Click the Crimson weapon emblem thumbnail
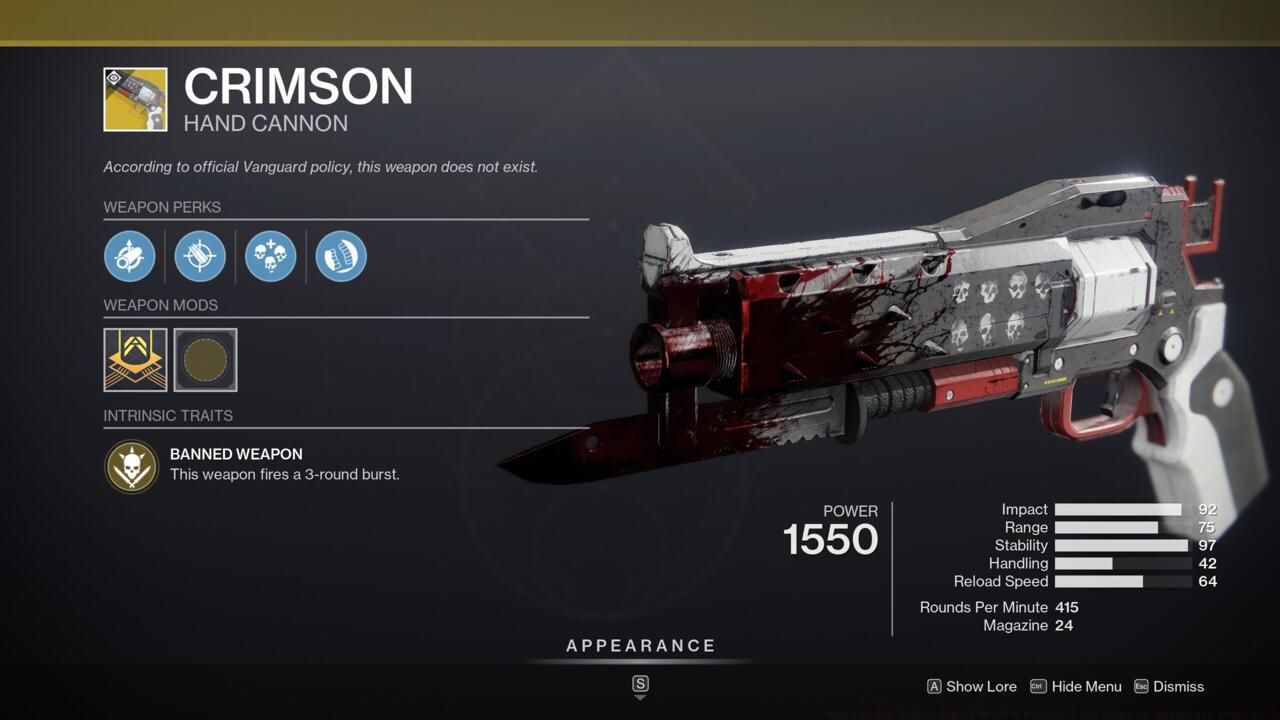 point(133,97)
